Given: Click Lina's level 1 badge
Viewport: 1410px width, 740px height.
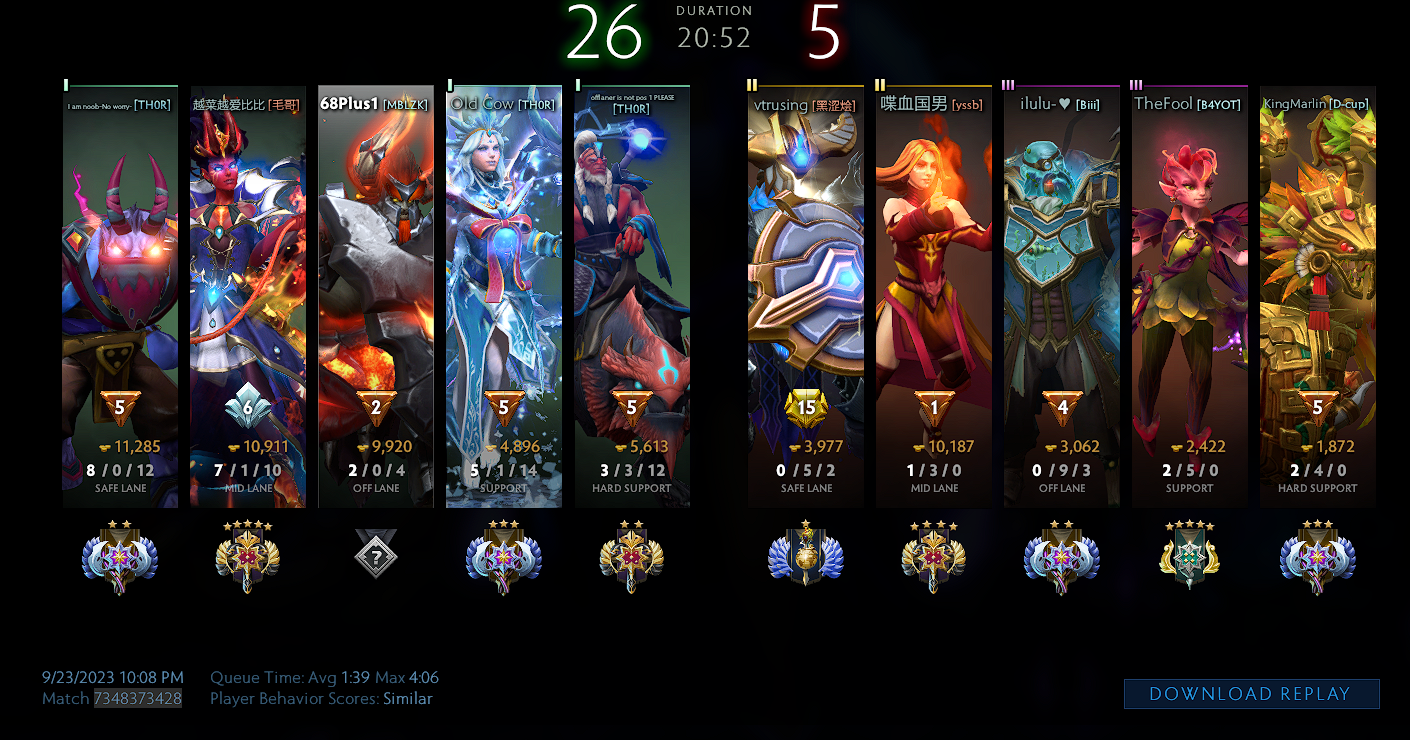Looking at the screenshot, I should [934, 408].
